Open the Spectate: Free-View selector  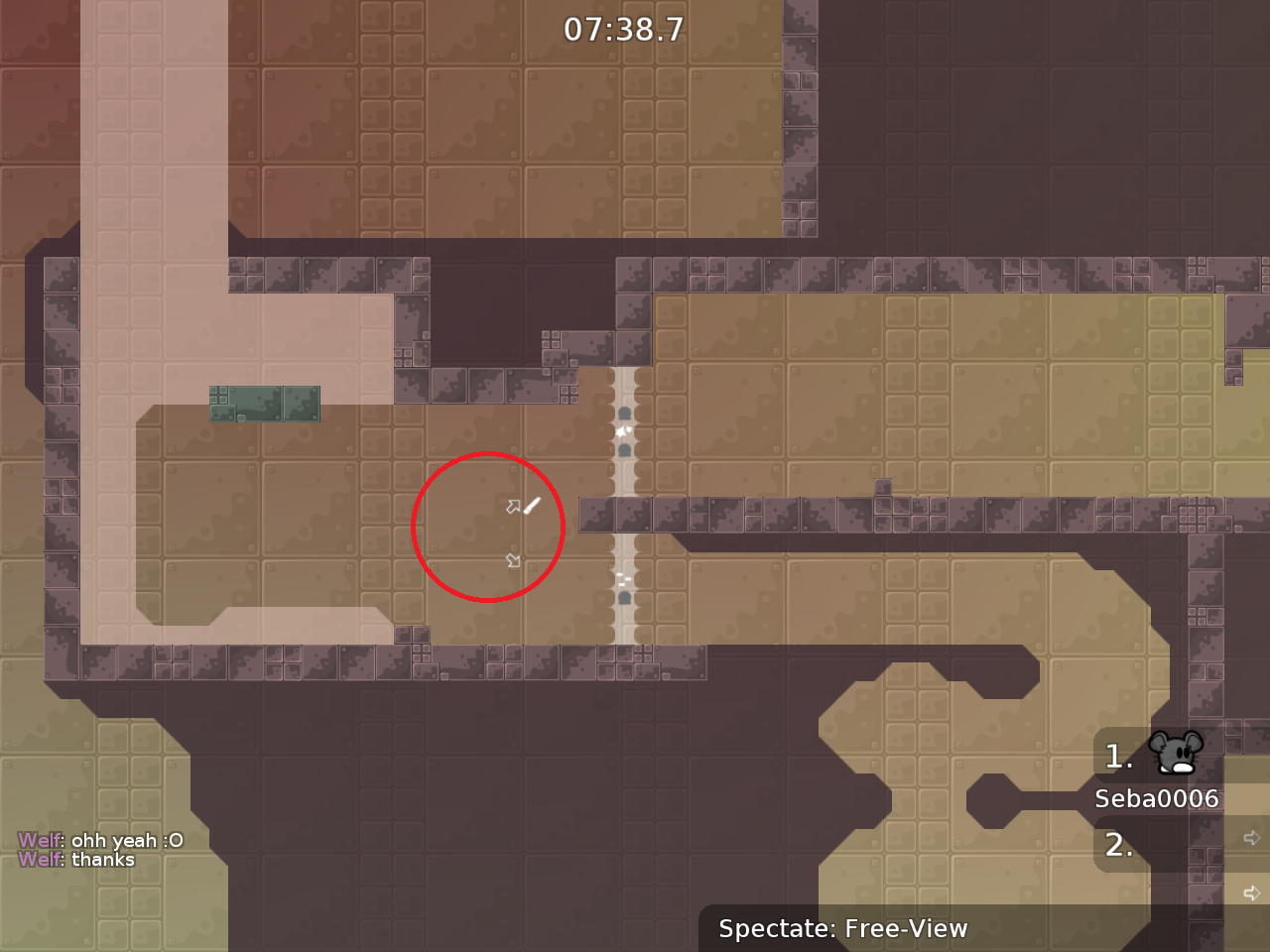pyautogui.click(x=843, y=929)
